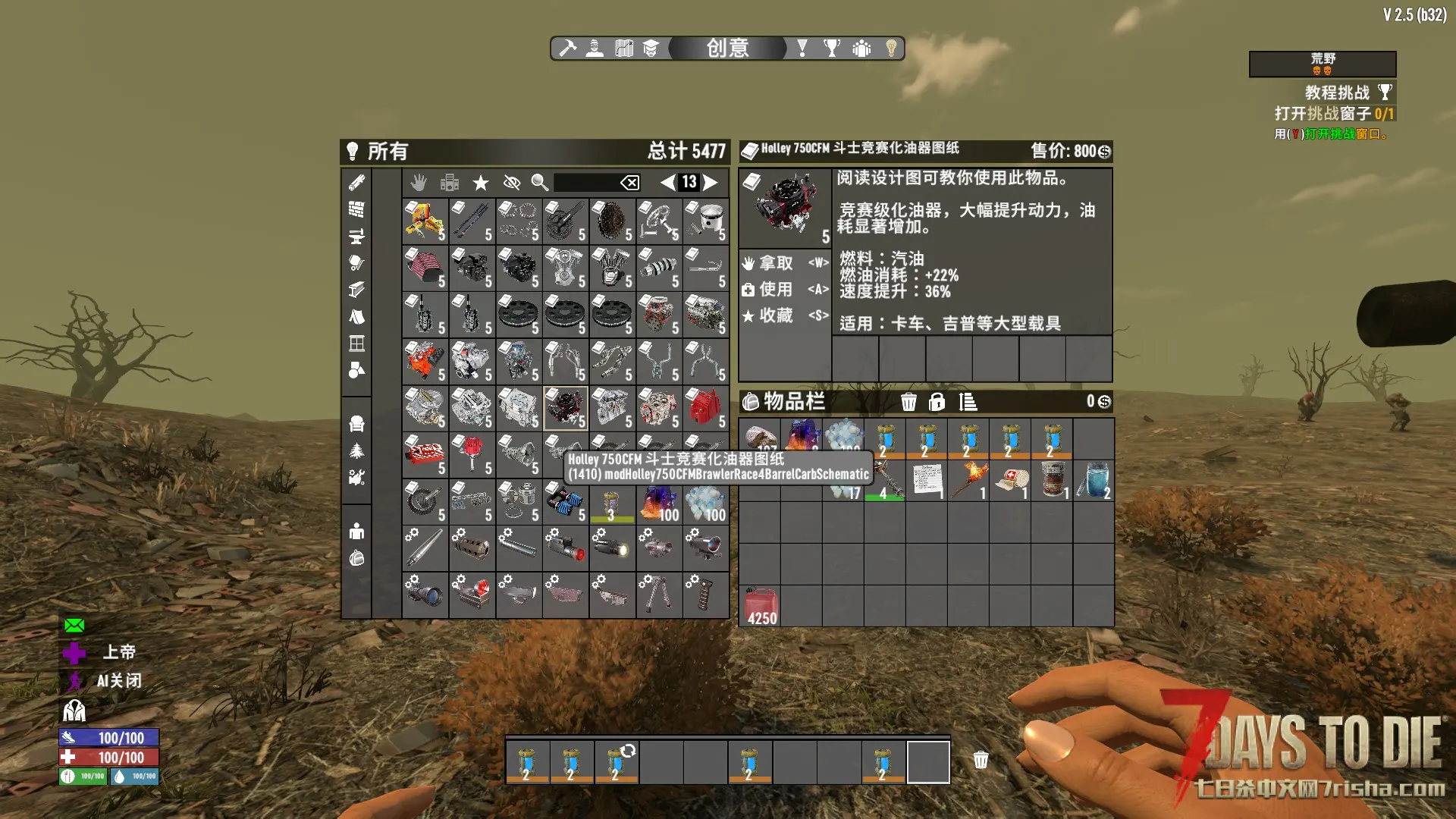Open the challenges trophy tab
The image size is (1456, 819).
pos(832,49)
